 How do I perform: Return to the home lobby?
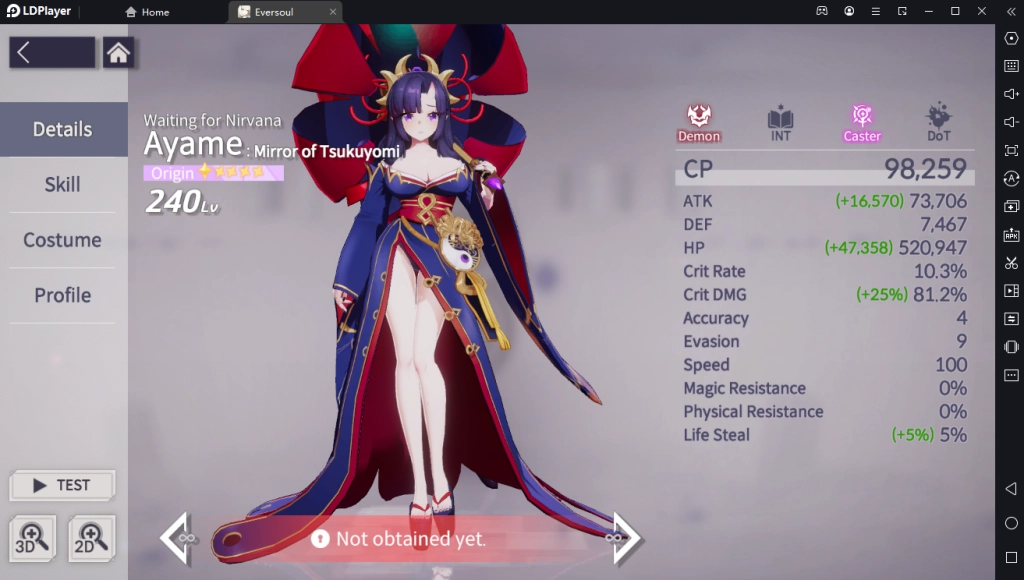coord(118,53)
